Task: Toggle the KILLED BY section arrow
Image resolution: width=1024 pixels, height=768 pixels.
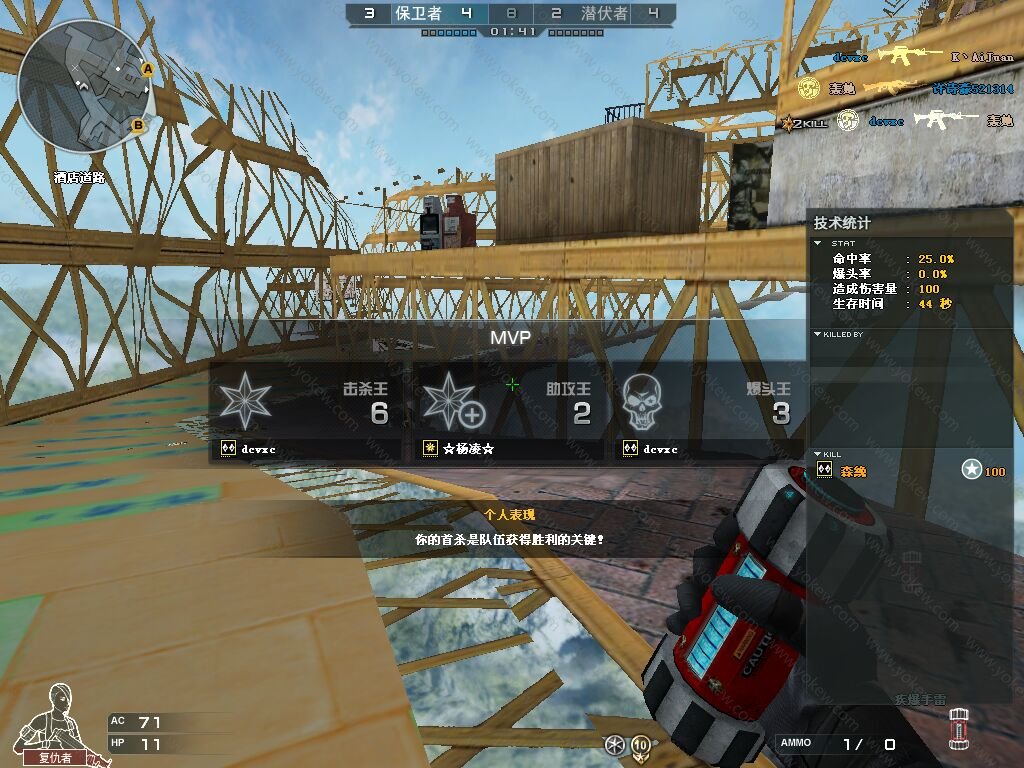Action: coord(817,334)
